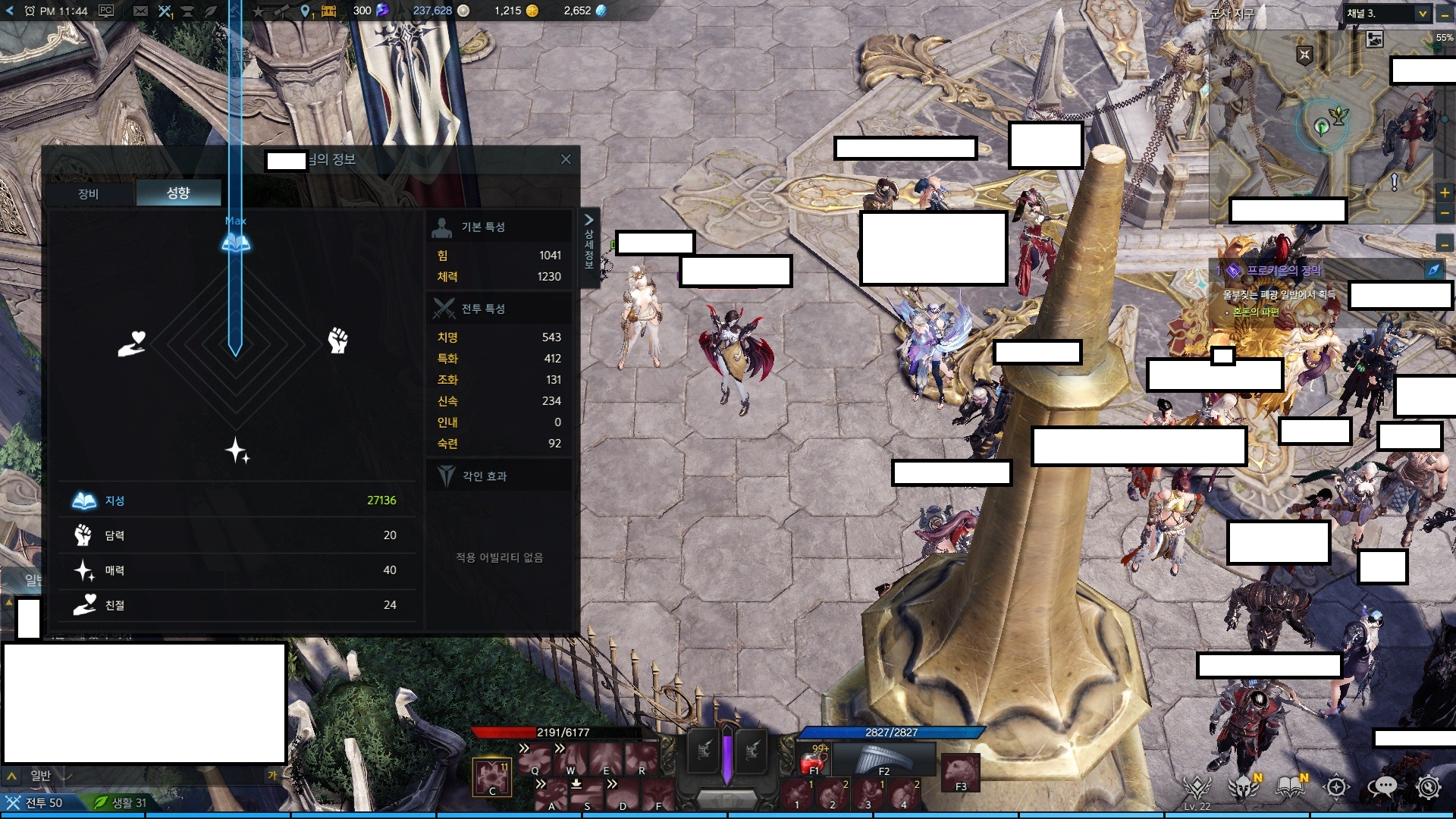1456x819 pixels.
Task: Select the 지성 intellect stat row
Action: tap(236, 500)
